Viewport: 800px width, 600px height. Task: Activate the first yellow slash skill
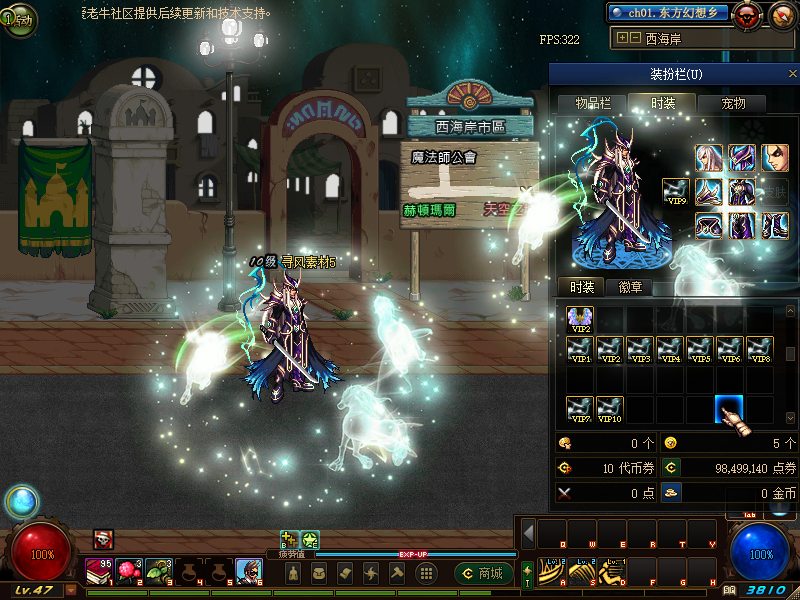click(549, 572)
